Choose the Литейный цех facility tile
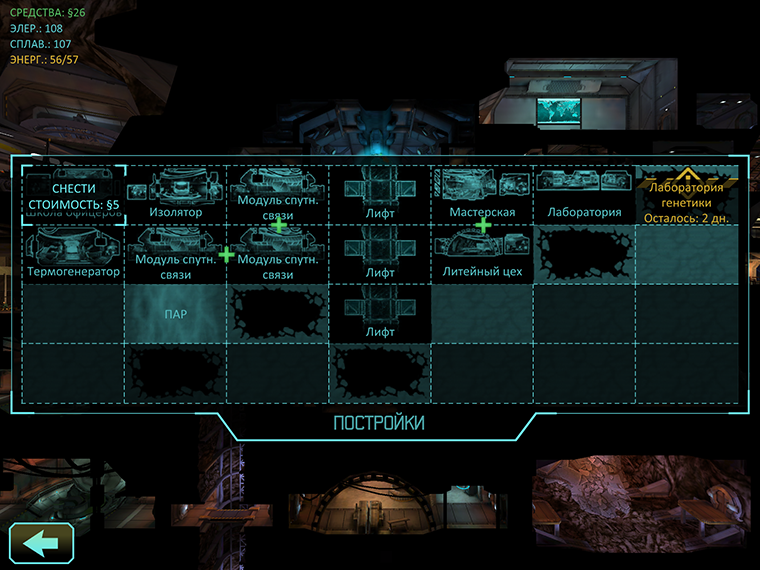The width and height of the screenshot is (760, 570). pyautogui.click(x=482, y=254)
